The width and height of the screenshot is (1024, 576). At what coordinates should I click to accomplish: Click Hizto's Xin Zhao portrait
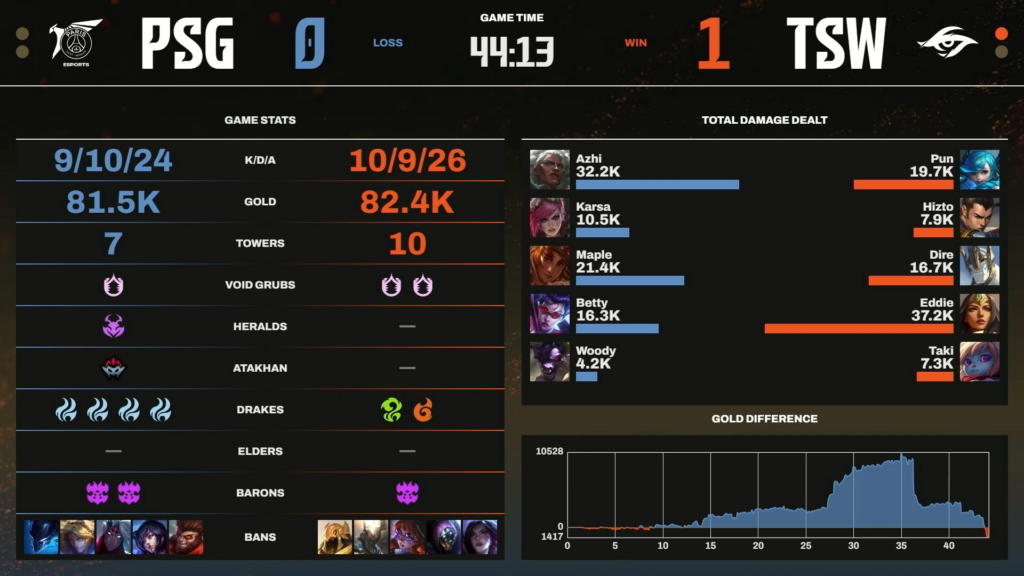click(x=979, y=218)
